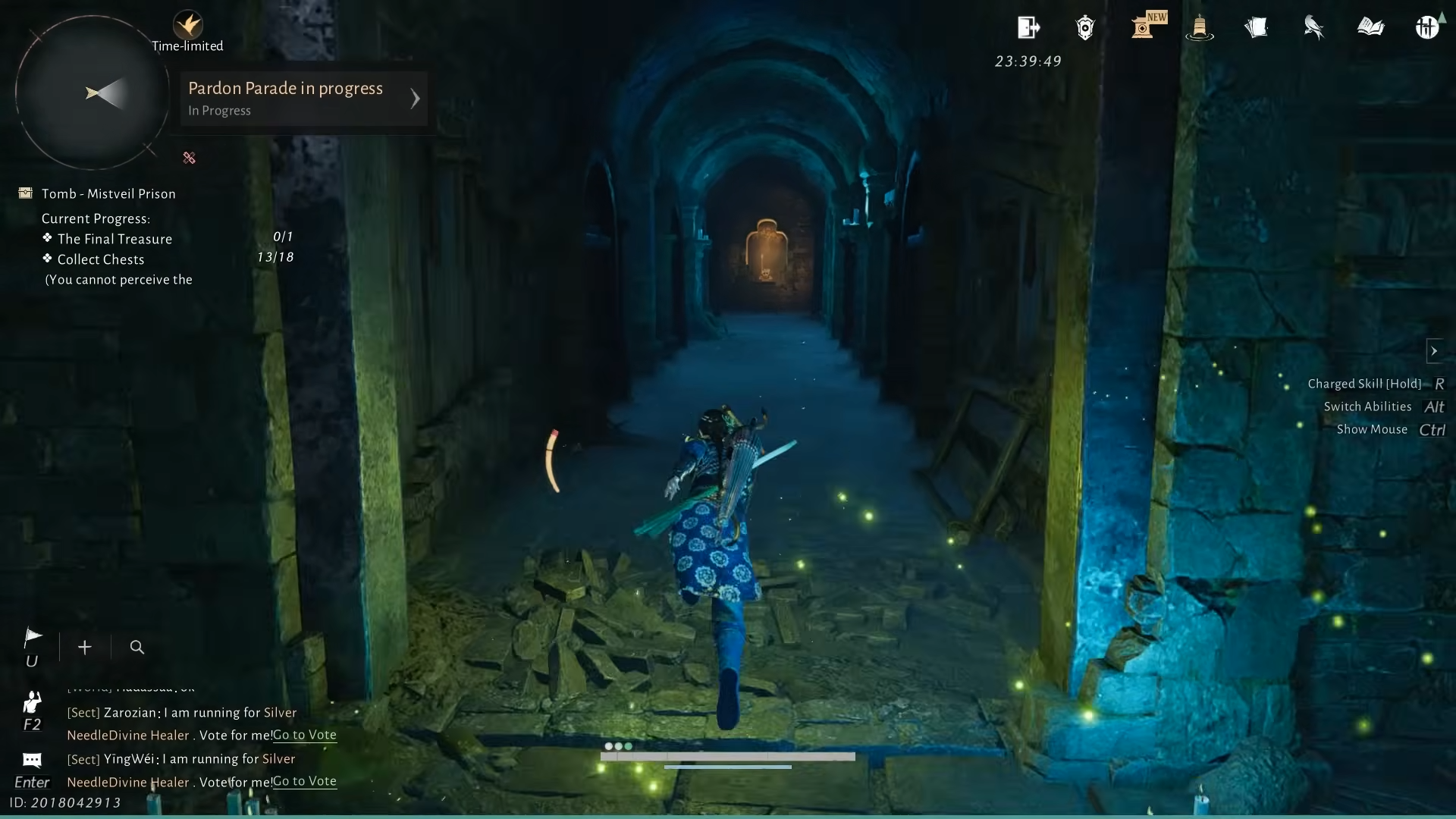The height and width of the screenshot is (819, 1456).
Task: Open the chat speech bubble icon
Action: point(32,760)
